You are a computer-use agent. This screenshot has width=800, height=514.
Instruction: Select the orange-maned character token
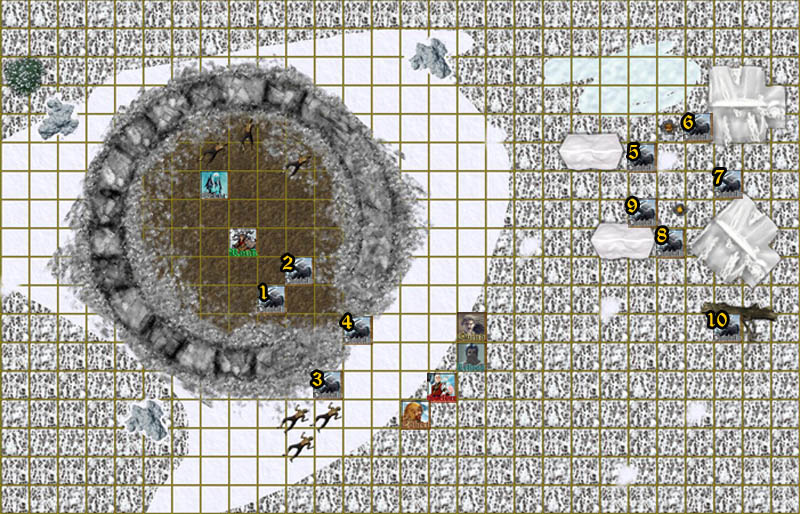(413, 414)
